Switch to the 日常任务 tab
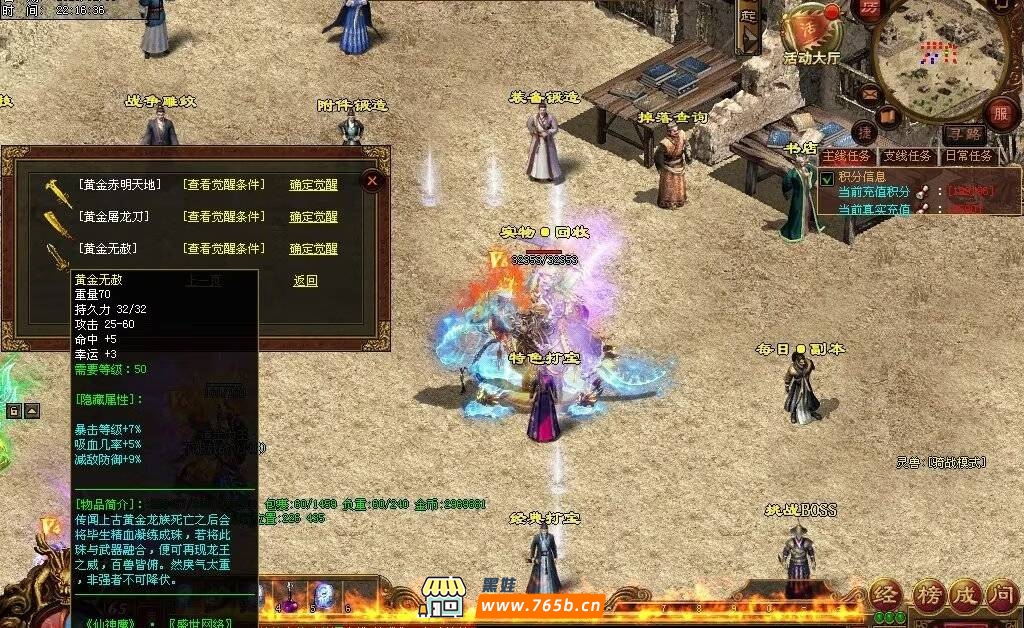The image size is (1024, 628). coord(968,157)
